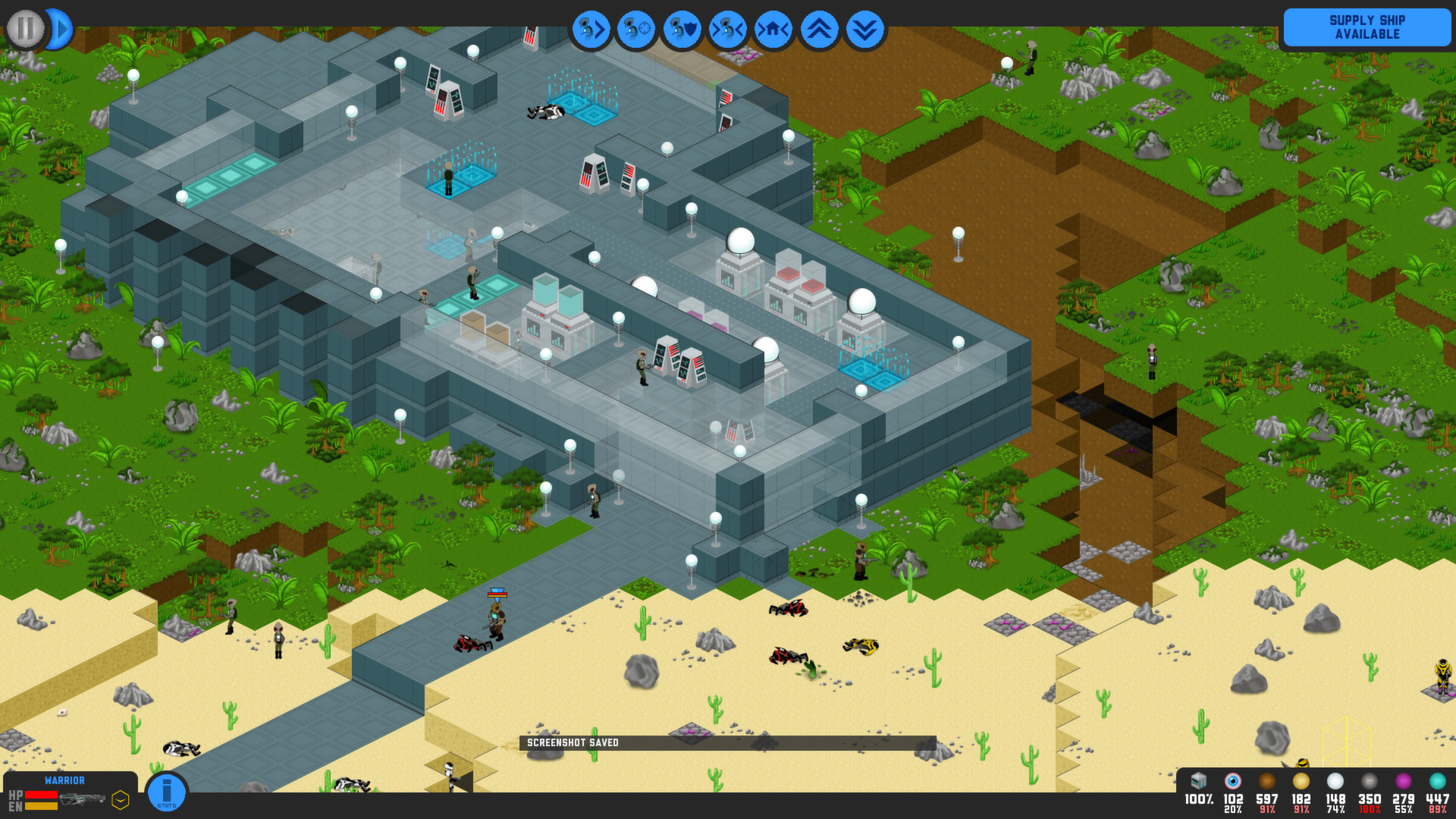
Task: Ascend a level with the double up chevron
Action: (818, 28)
